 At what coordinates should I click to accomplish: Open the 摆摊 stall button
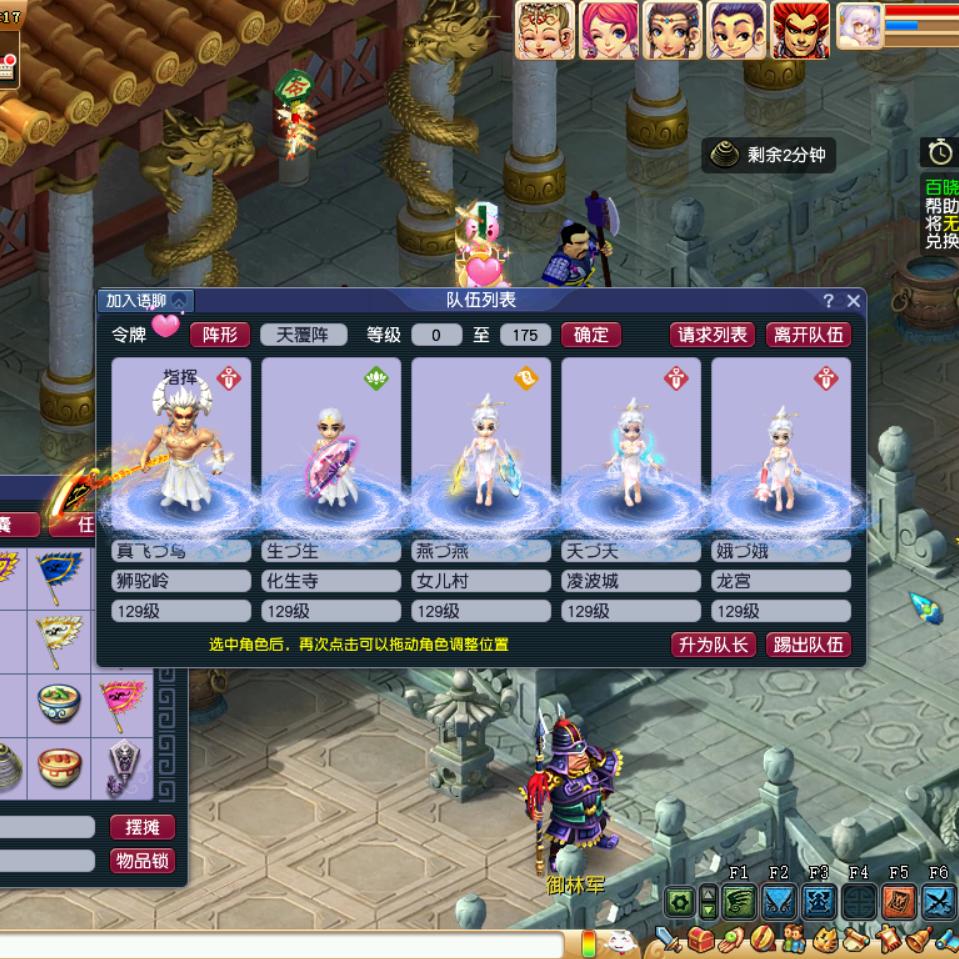[x=142, y=827]
